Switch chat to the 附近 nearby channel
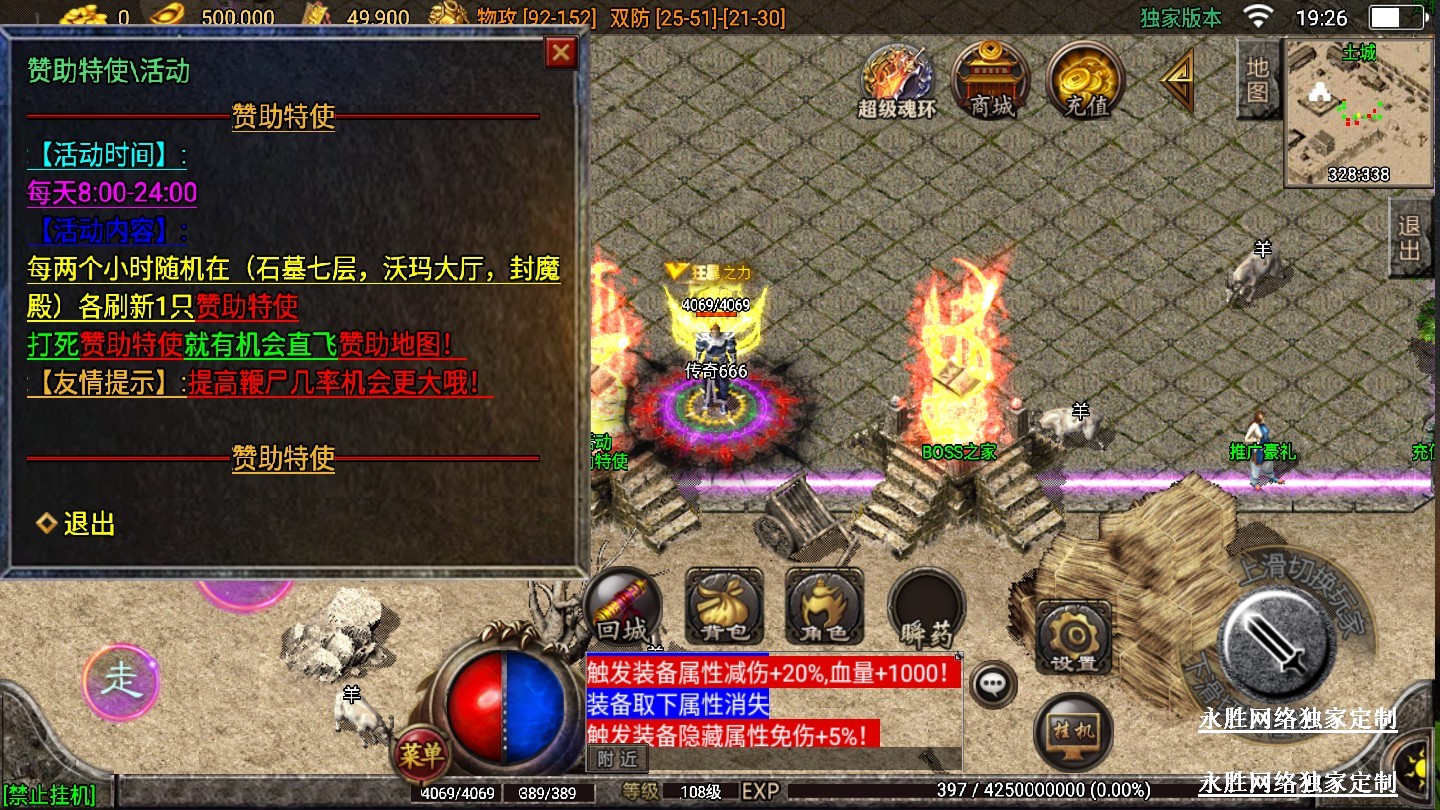 click(618, 759)
